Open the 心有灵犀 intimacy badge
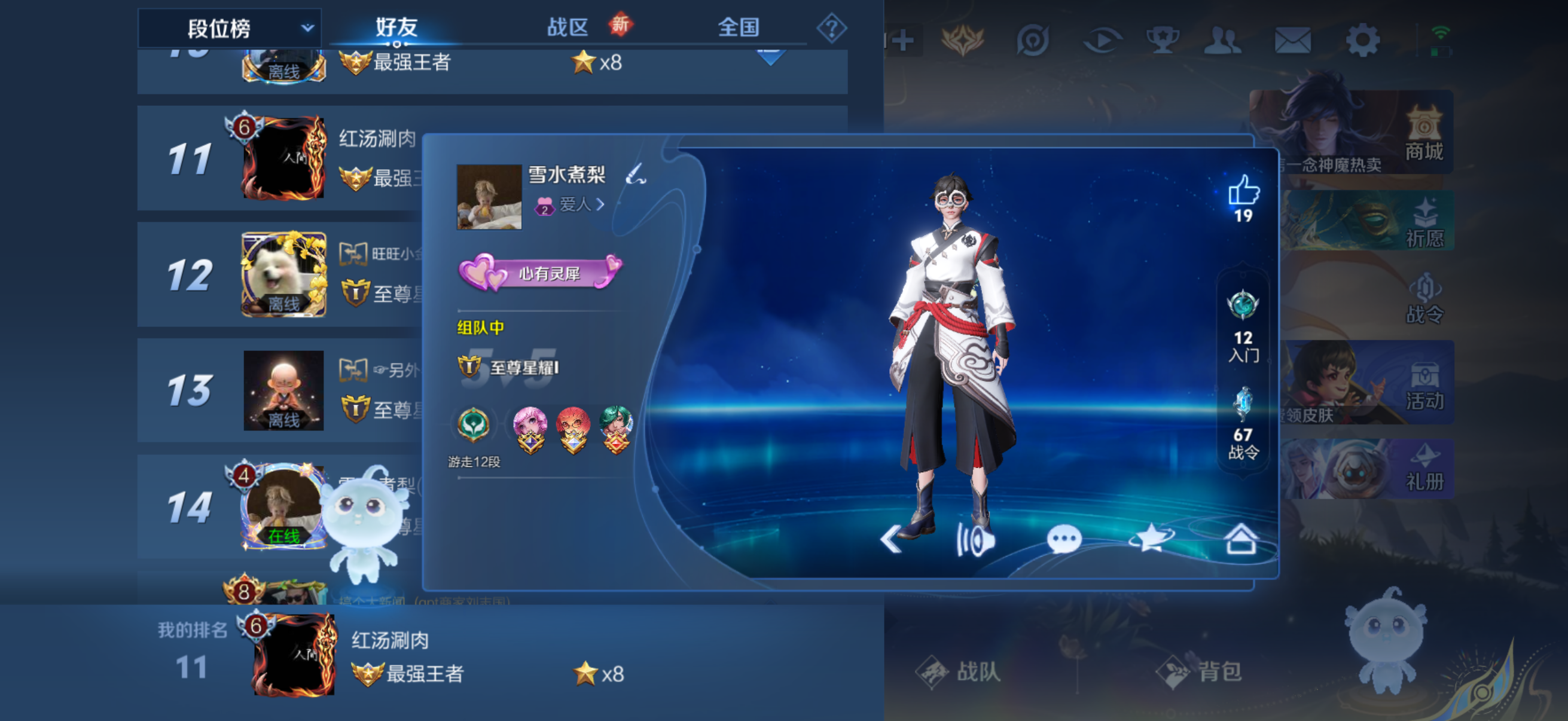This screenshot has width=1568, height=721. 541,273
